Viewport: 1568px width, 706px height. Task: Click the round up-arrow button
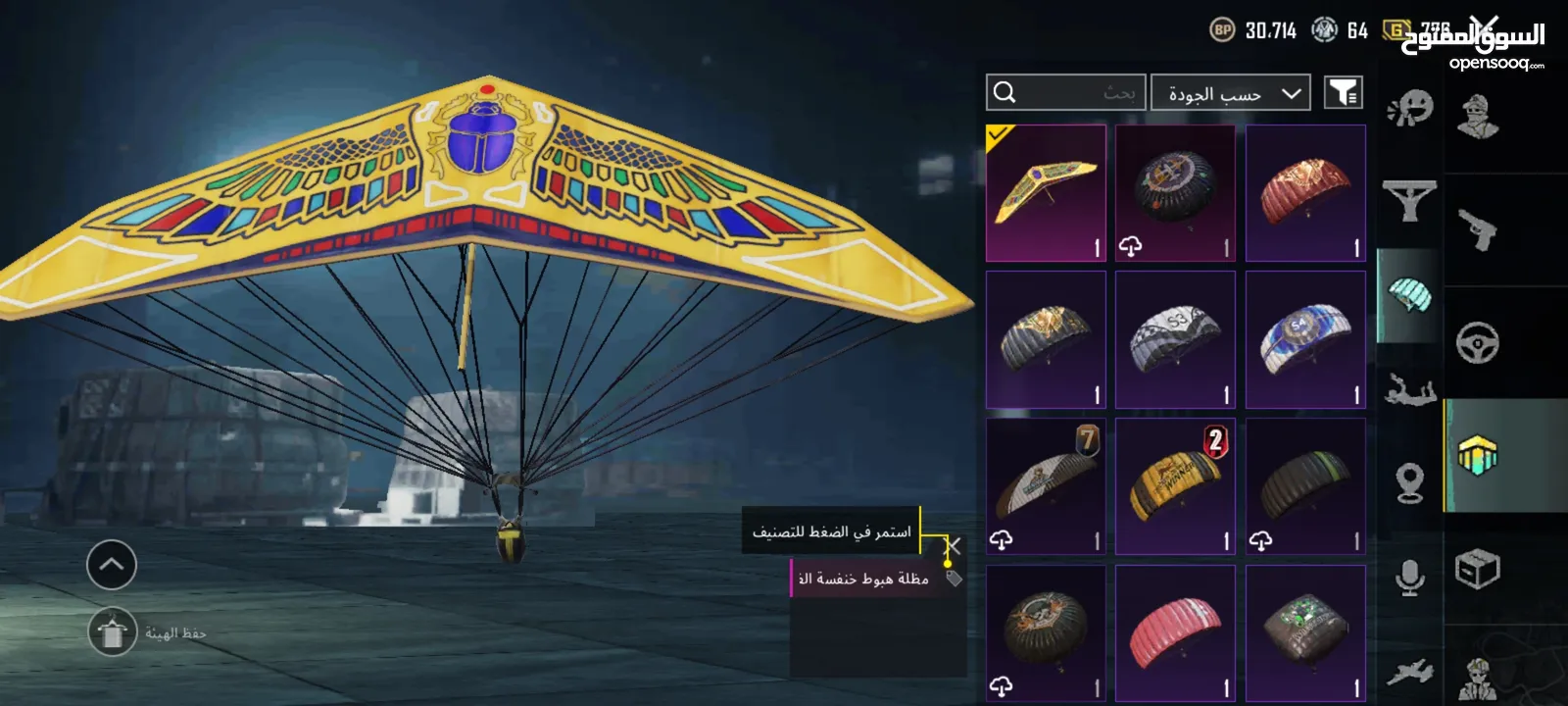[112, 565]
